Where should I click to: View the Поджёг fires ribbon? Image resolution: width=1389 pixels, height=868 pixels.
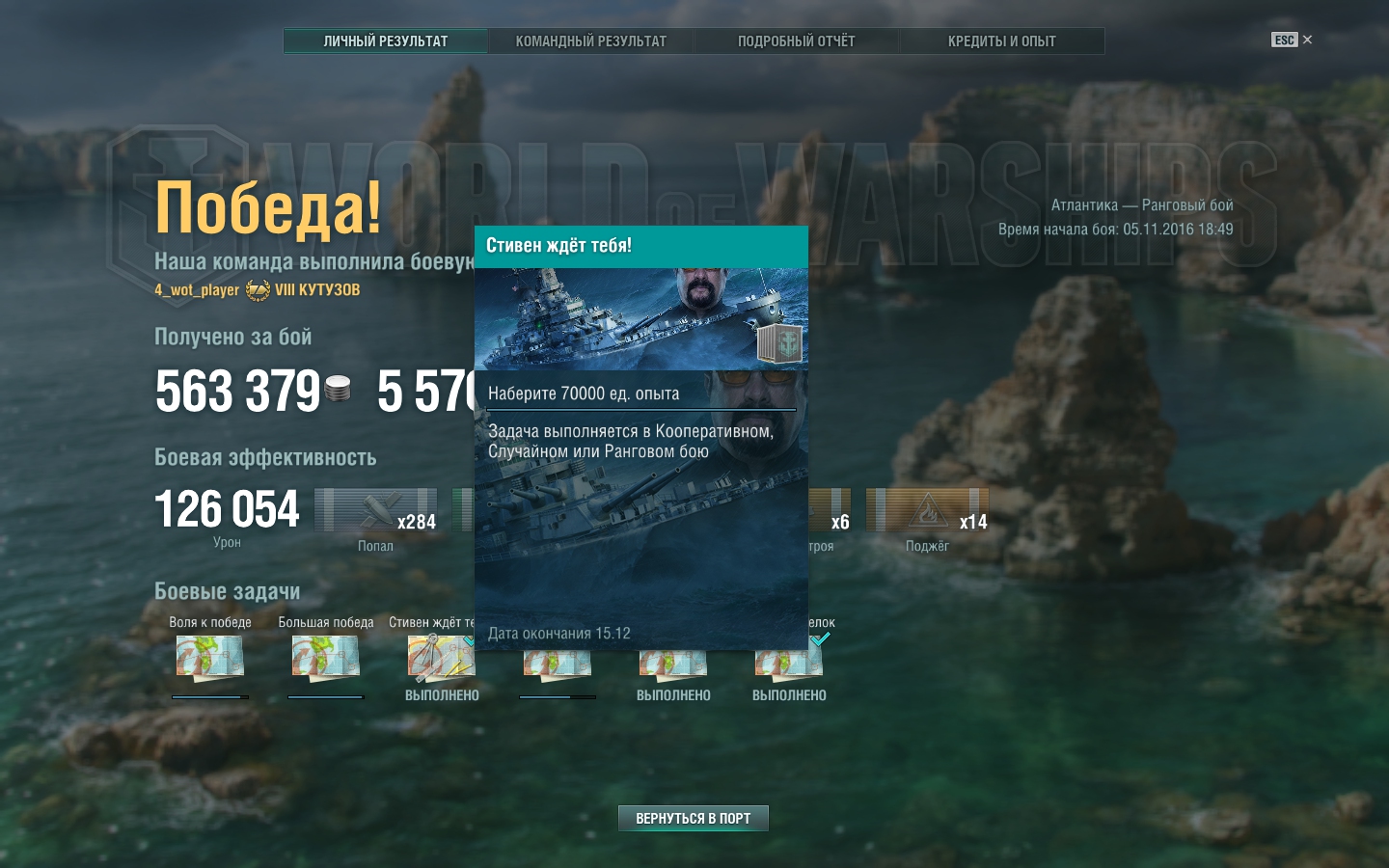point(927,510)
